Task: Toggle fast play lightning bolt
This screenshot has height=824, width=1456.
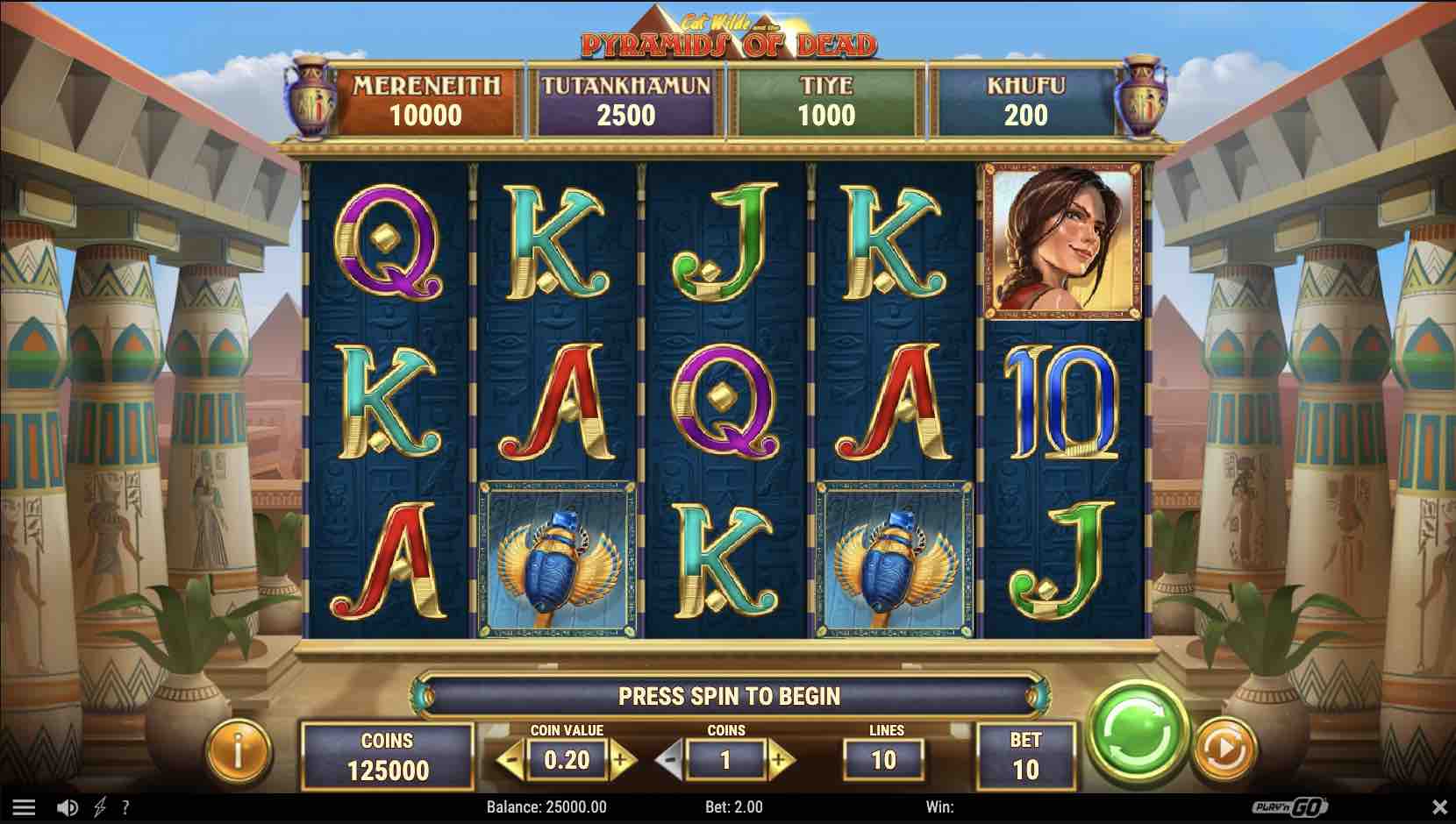Action: pyautogui.click(x=100, y=807)
